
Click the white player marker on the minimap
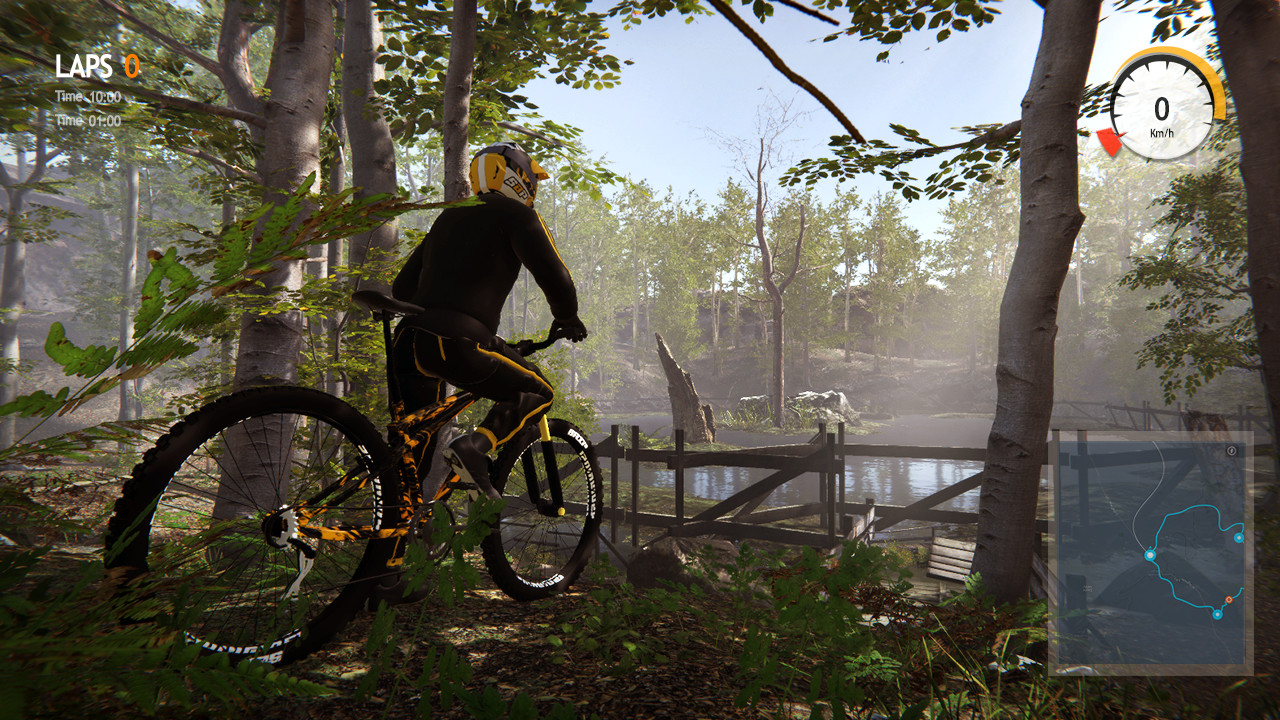pyautogui.click(x=1150, y=554)
